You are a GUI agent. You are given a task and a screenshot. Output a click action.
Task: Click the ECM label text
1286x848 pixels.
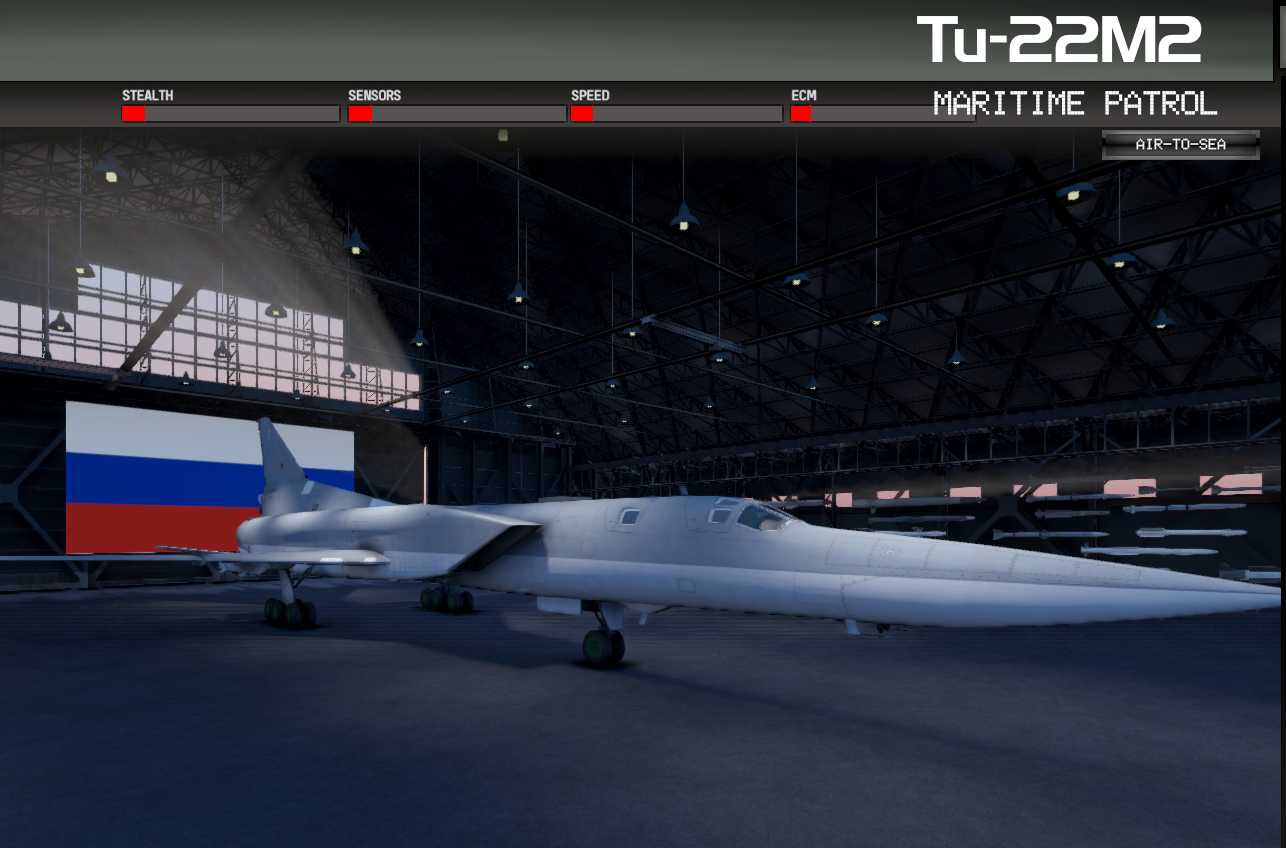(x=802, y=95)
